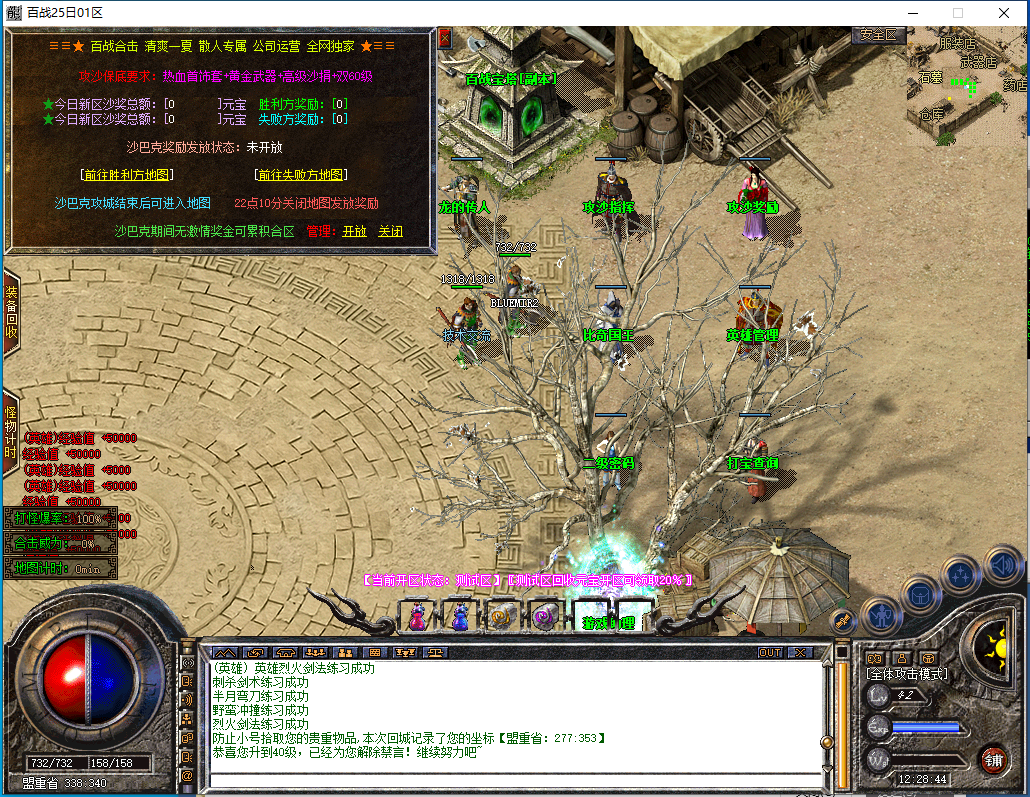Go to the loser's map link (前往失败方地图)

pyautogui.click(x=302, y=175)
